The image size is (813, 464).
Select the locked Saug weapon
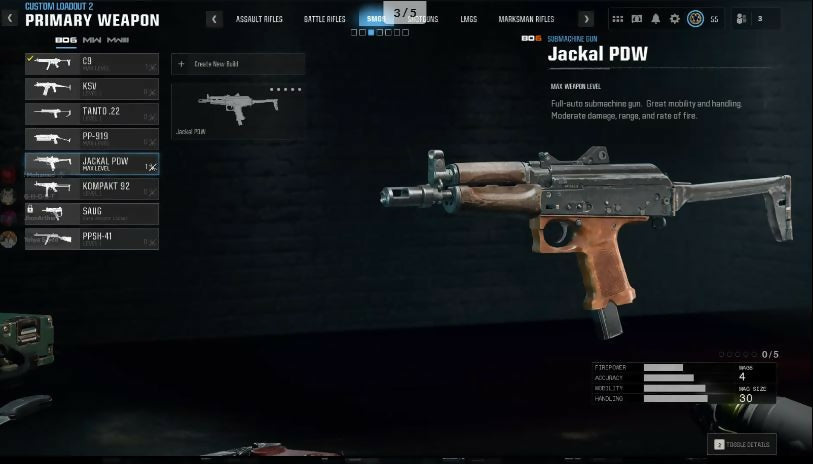click(x=91, y=213)
